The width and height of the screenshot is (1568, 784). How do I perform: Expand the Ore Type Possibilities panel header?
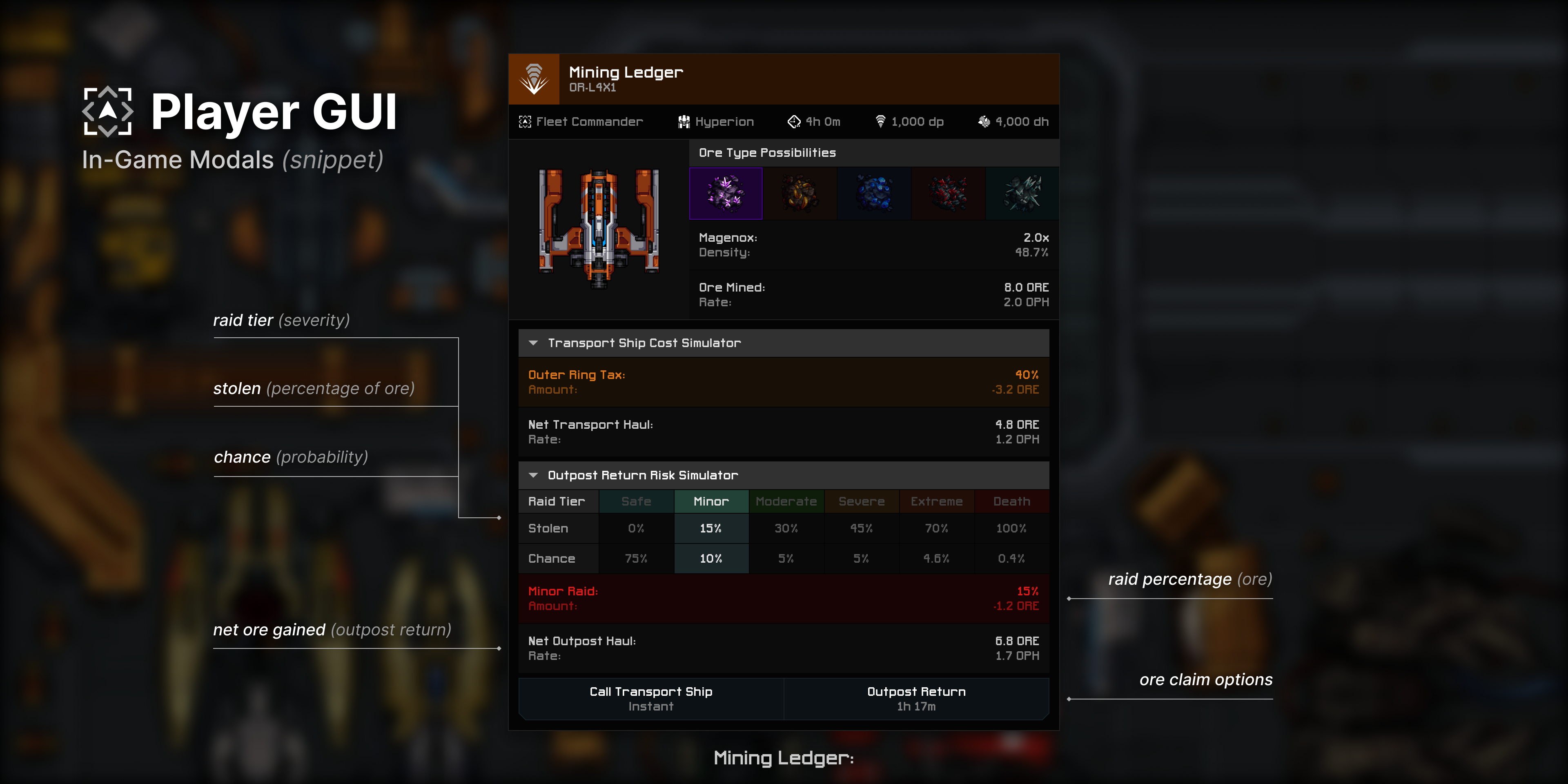[x=767, y=153]
